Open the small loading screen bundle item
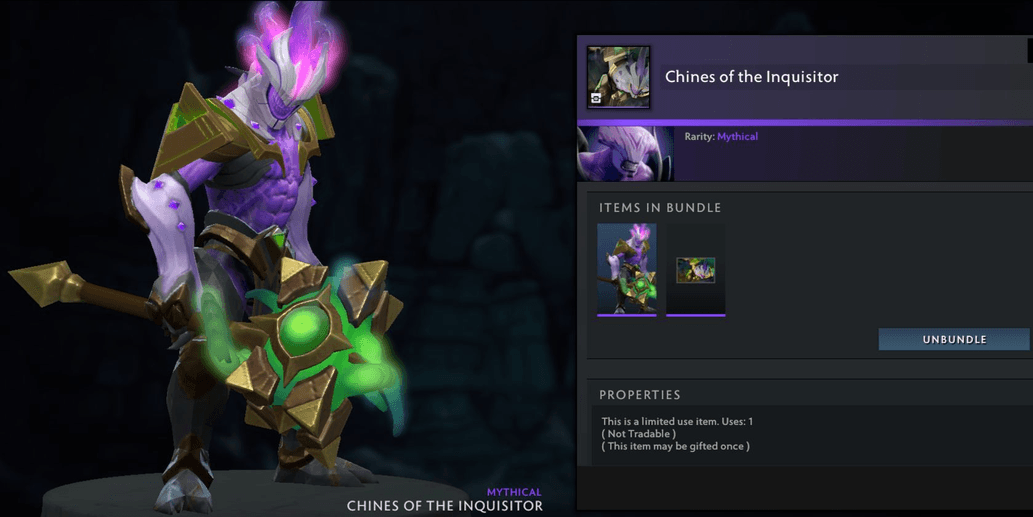Viewport: 1033px width, 517px height. click(695, 270)
